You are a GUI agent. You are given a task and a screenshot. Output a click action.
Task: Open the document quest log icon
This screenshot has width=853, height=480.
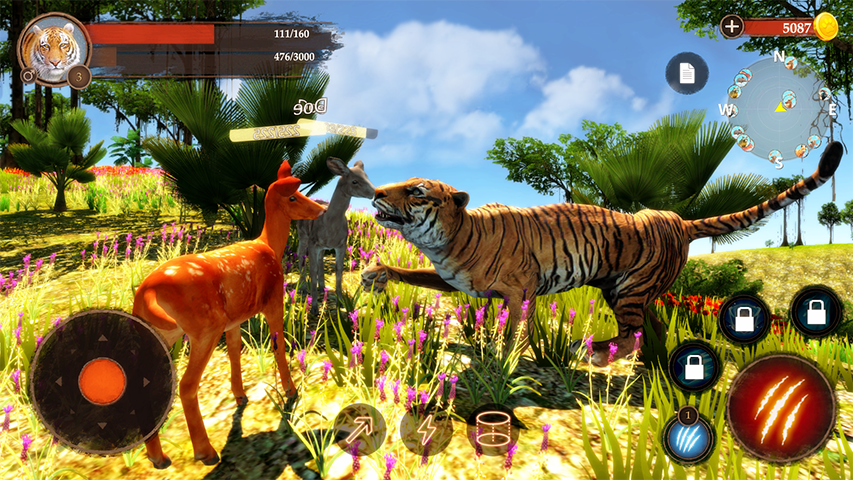point(687,73)
